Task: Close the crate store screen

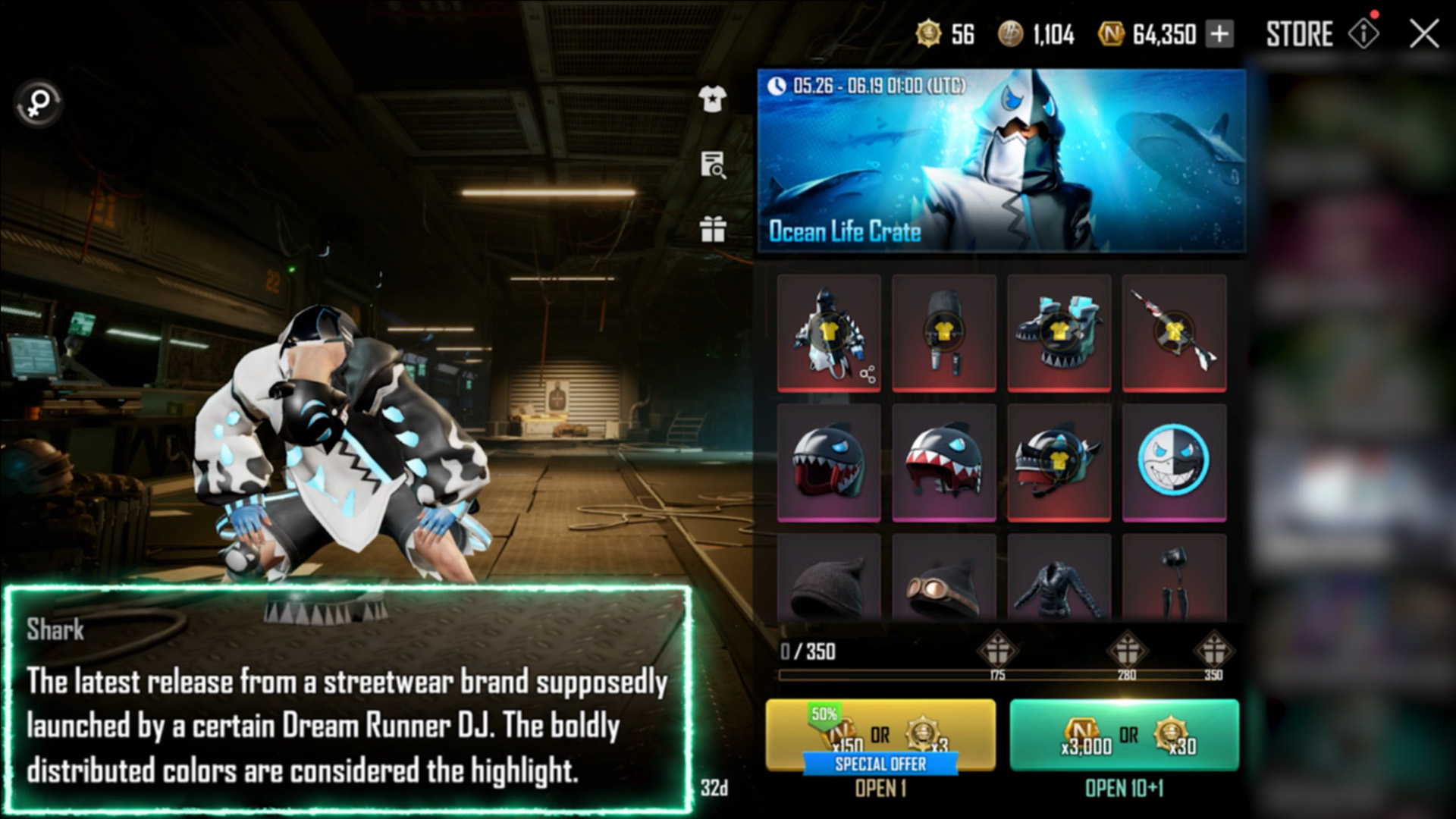Action: [1423, 34]
